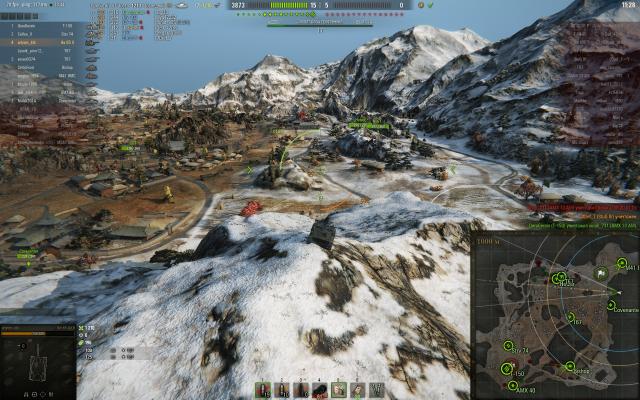This screenshot has height=400, width=640.
Task: Use the consumable in slot 4
Action: coord(320,389)
